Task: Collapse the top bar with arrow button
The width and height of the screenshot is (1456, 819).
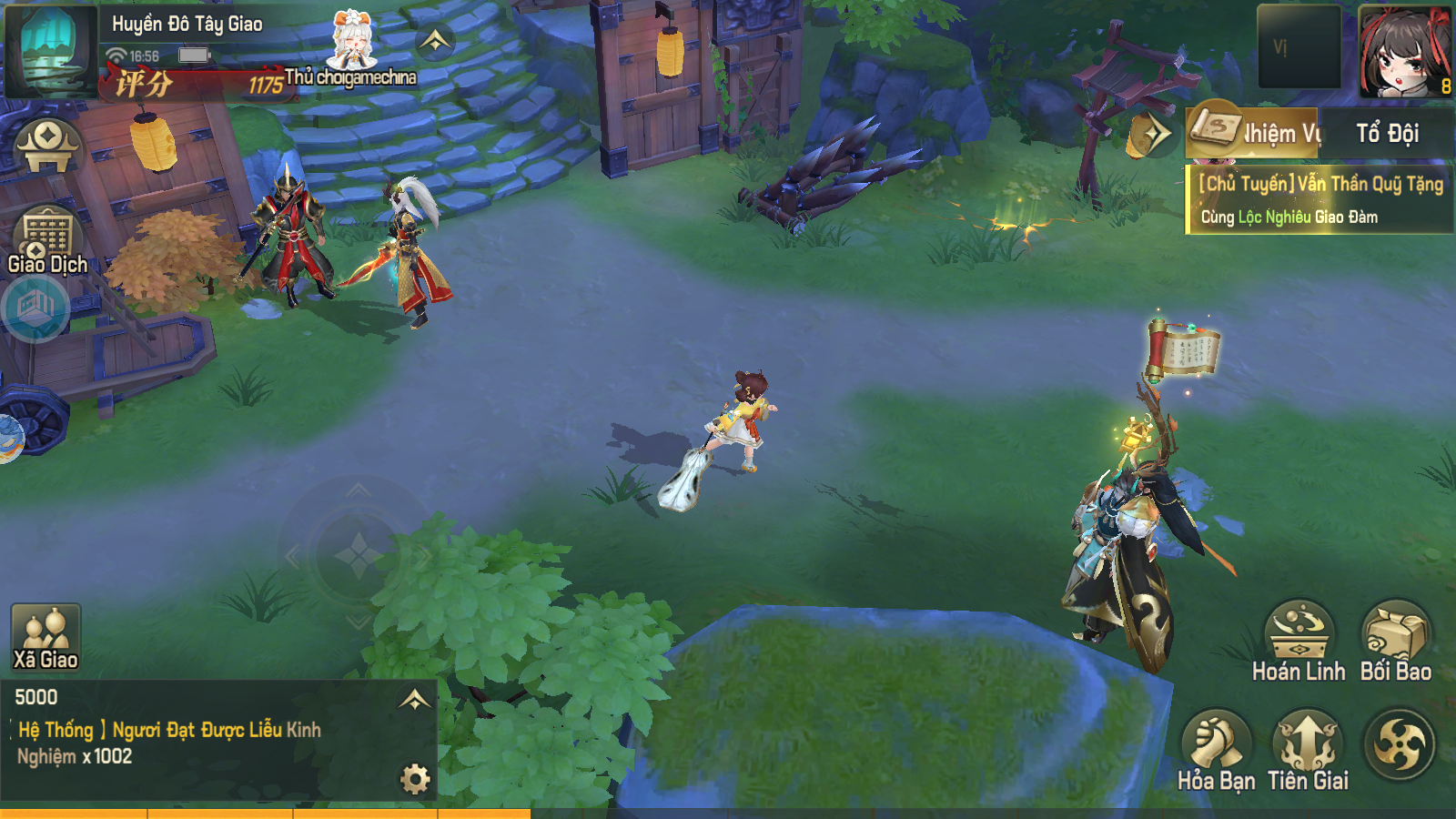Action: point(435,41)
